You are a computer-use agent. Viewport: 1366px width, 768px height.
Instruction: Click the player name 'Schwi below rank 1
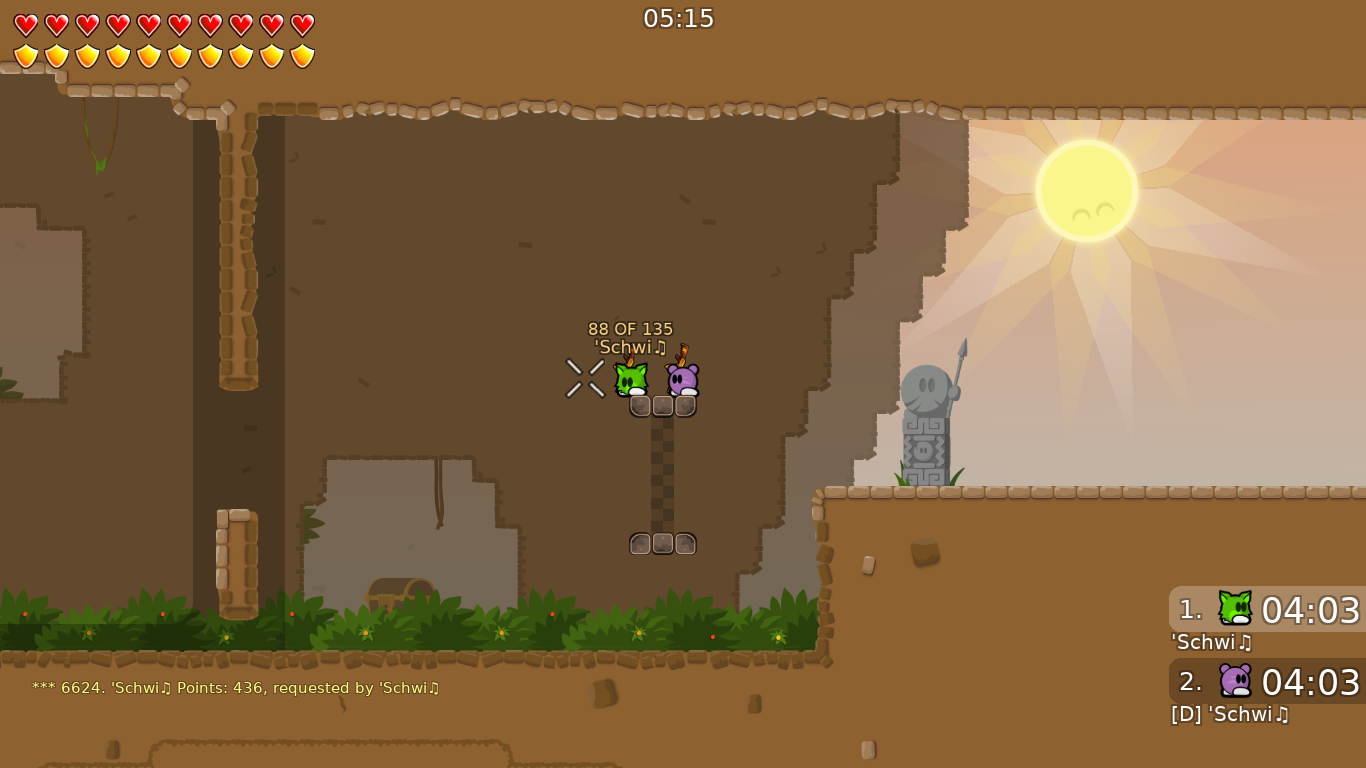(x=1208, y=643)
